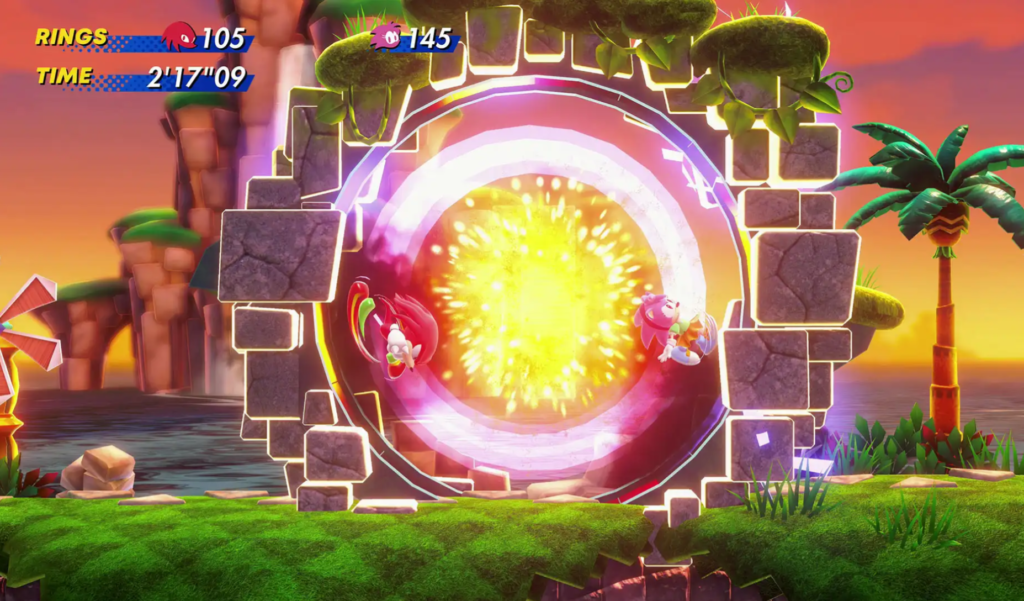This screenshot has width=1024, height=601.
Task: Click Amy's pink player icon in the HUD
Action: click(386, 37)
